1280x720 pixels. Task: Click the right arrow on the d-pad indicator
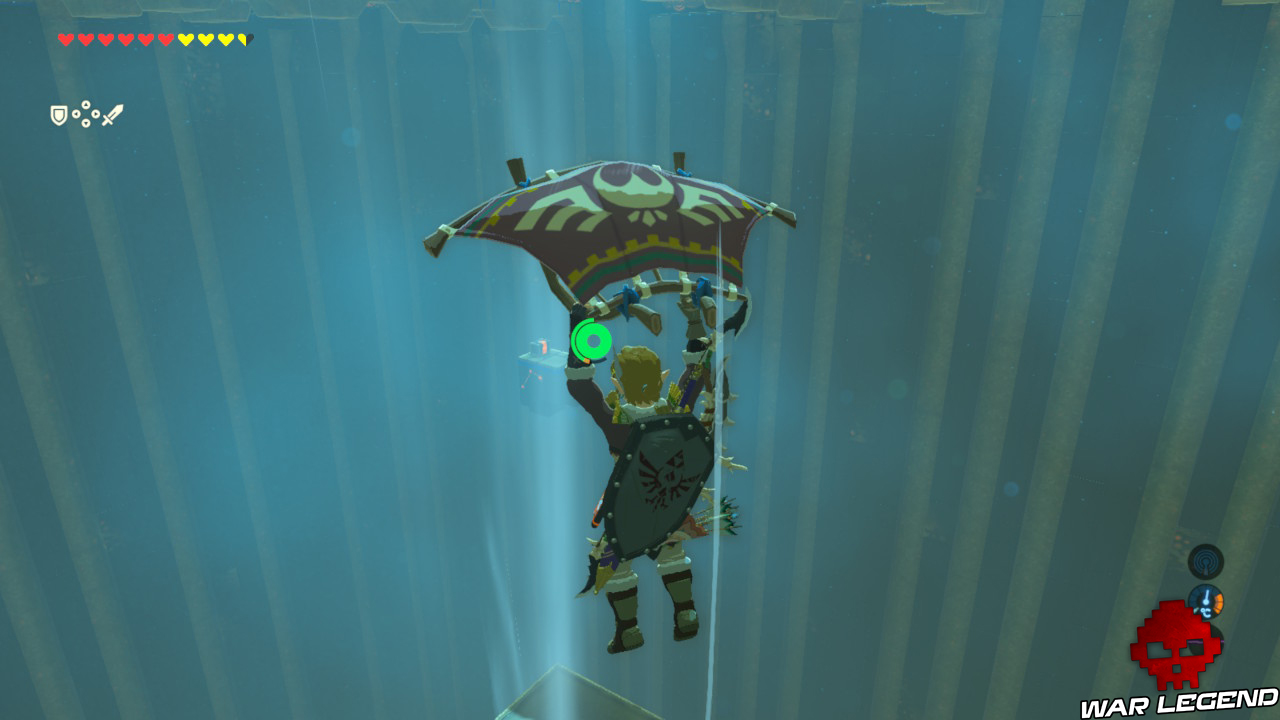tap(95, 114)
